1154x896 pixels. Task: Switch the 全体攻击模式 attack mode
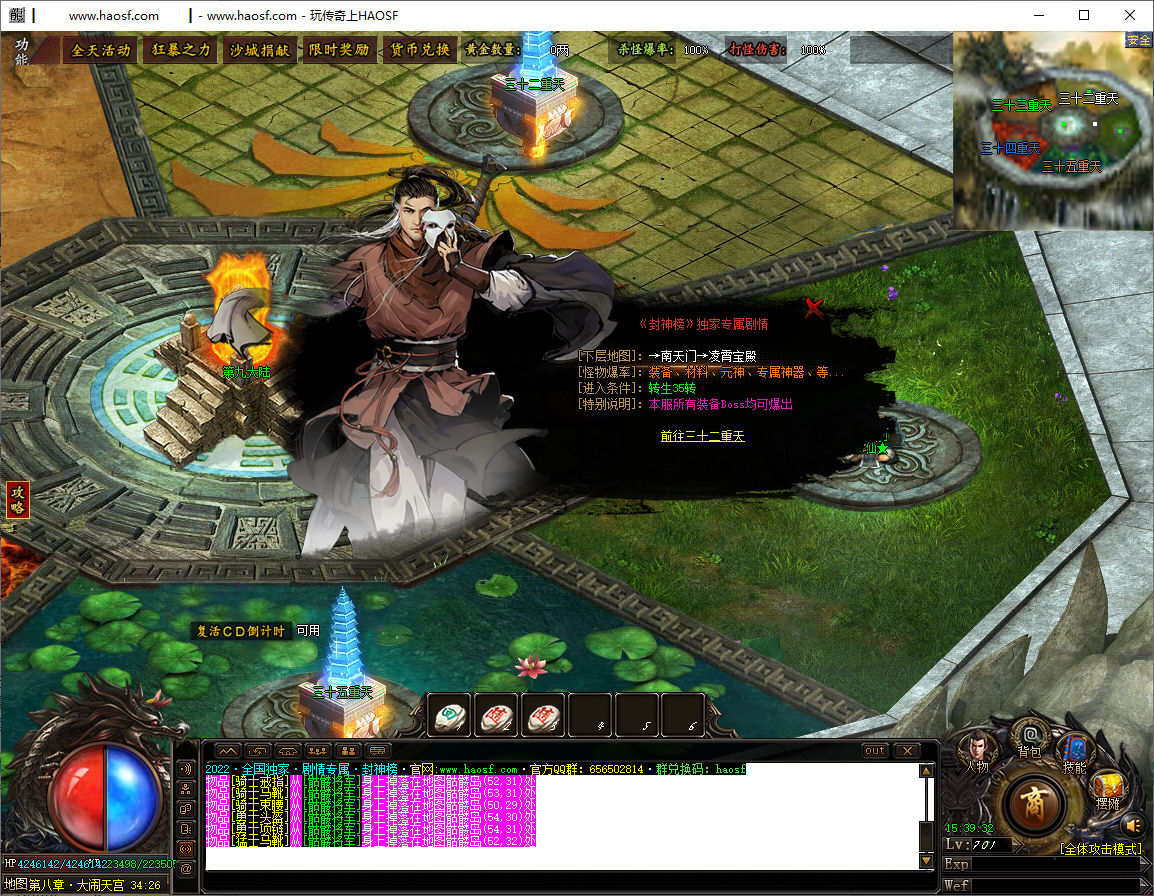[1101, 849]
